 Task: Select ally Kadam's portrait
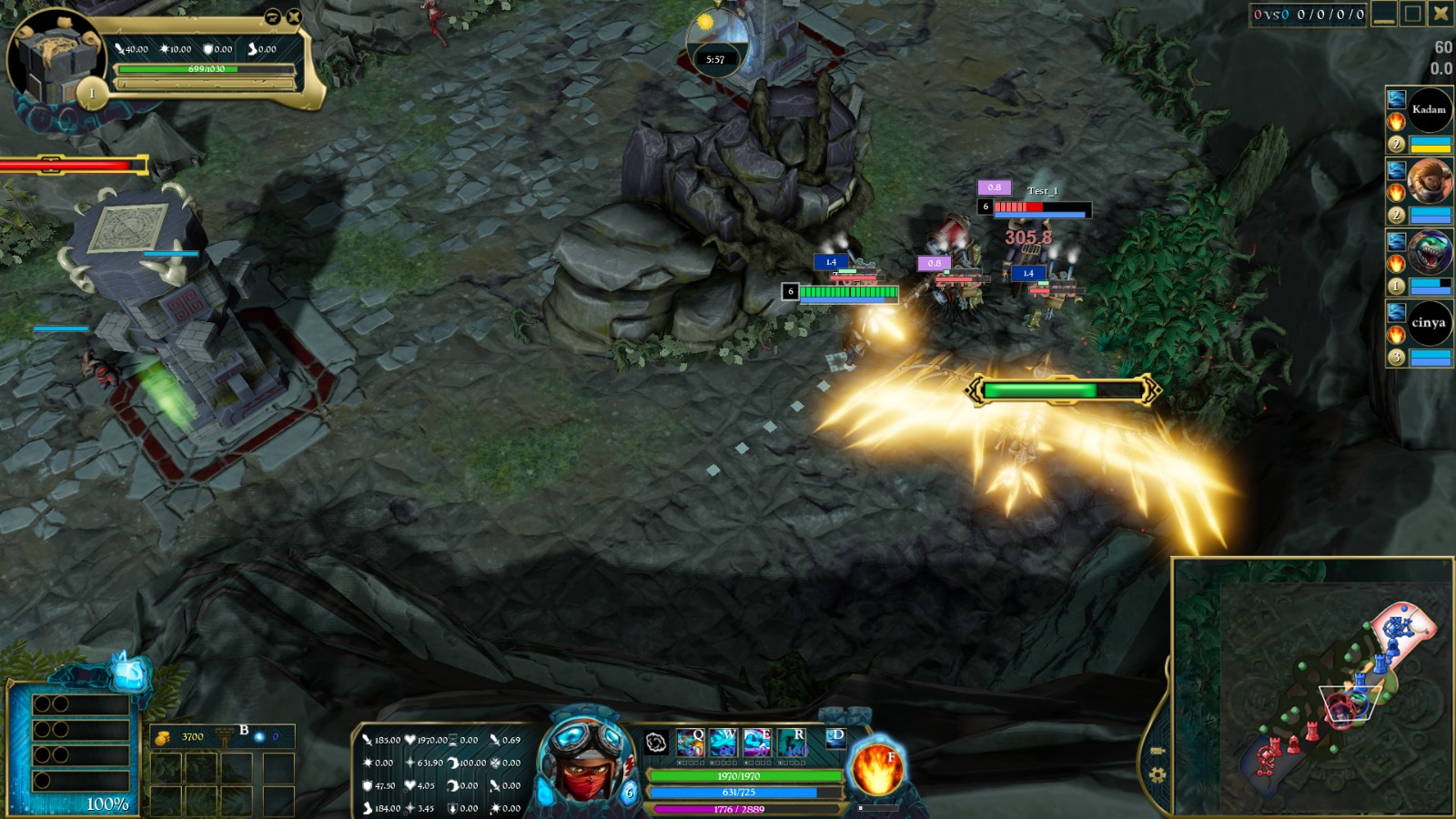[x=1429, y=110]
